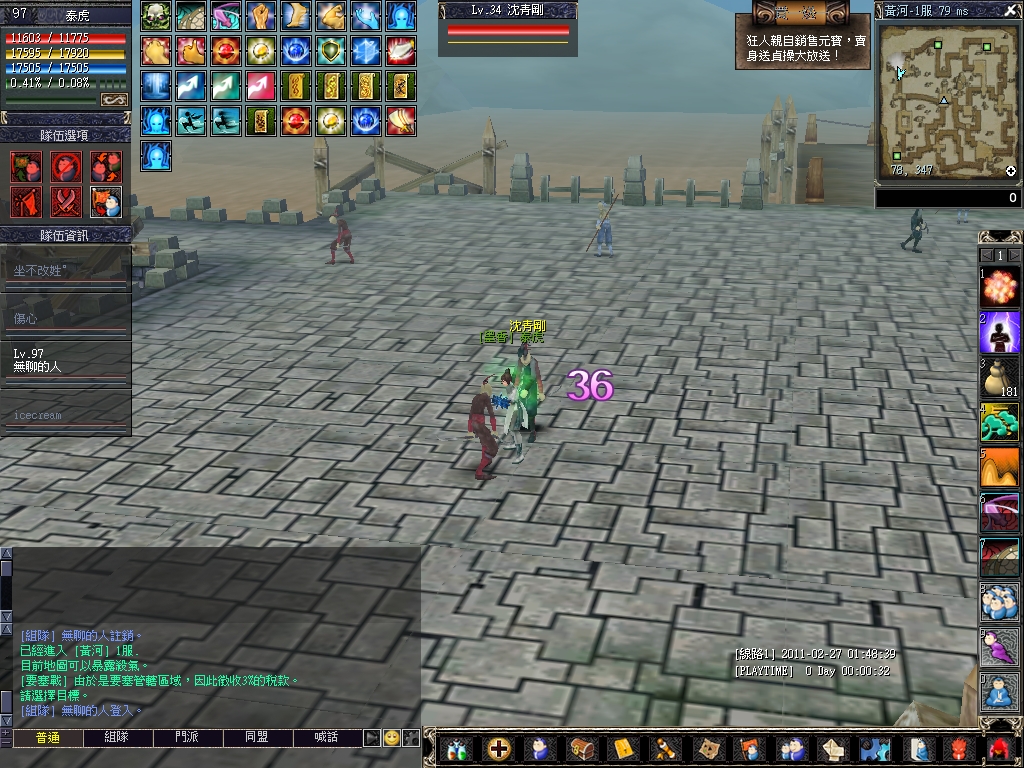Open the treasure chest icon in bottom bar
Viewport: 1024px width, 768px height.
(581, 748)
